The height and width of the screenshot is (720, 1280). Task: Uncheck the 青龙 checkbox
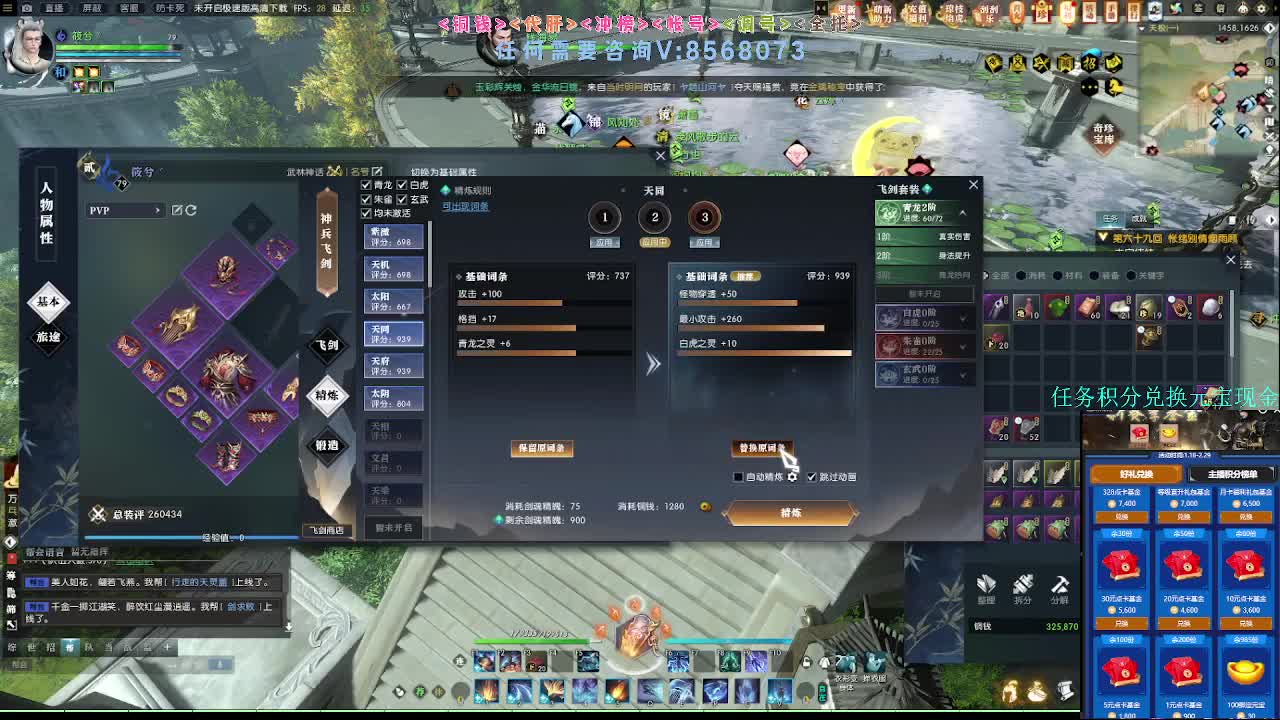pyautogui.click(x=366, y=185)
